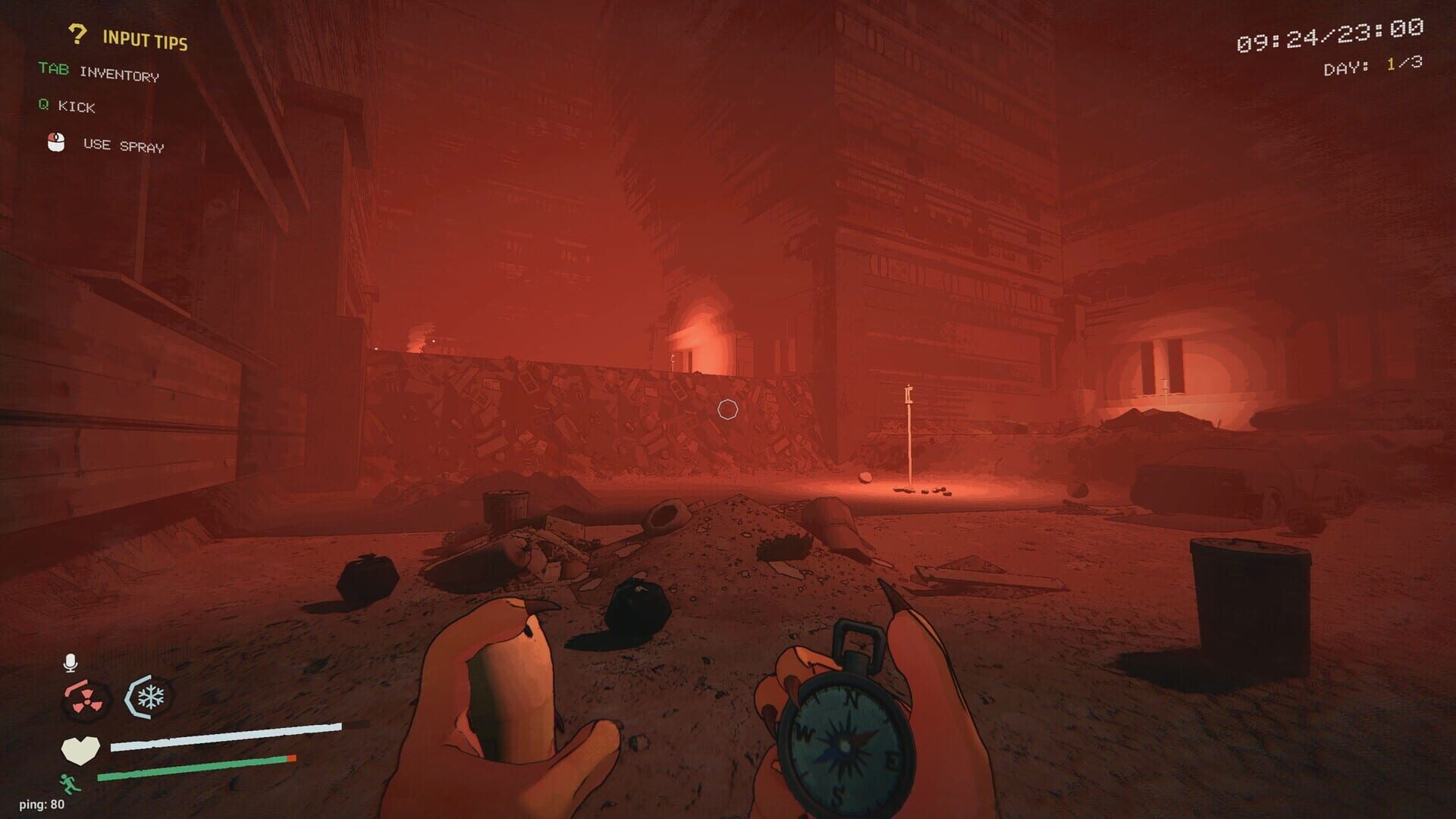Select the green running stamina icon
1456x819 pixels.
tap(72, 781)
